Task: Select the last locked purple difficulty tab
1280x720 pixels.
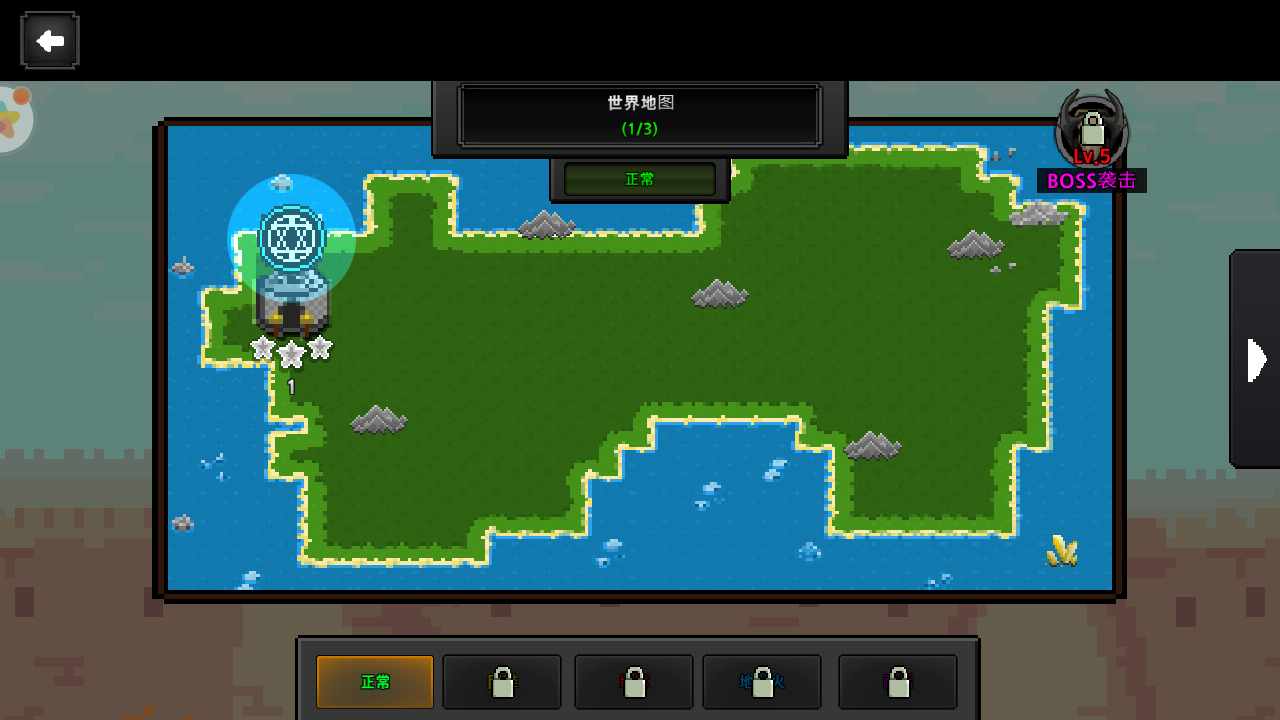Action: coord(897,682)
